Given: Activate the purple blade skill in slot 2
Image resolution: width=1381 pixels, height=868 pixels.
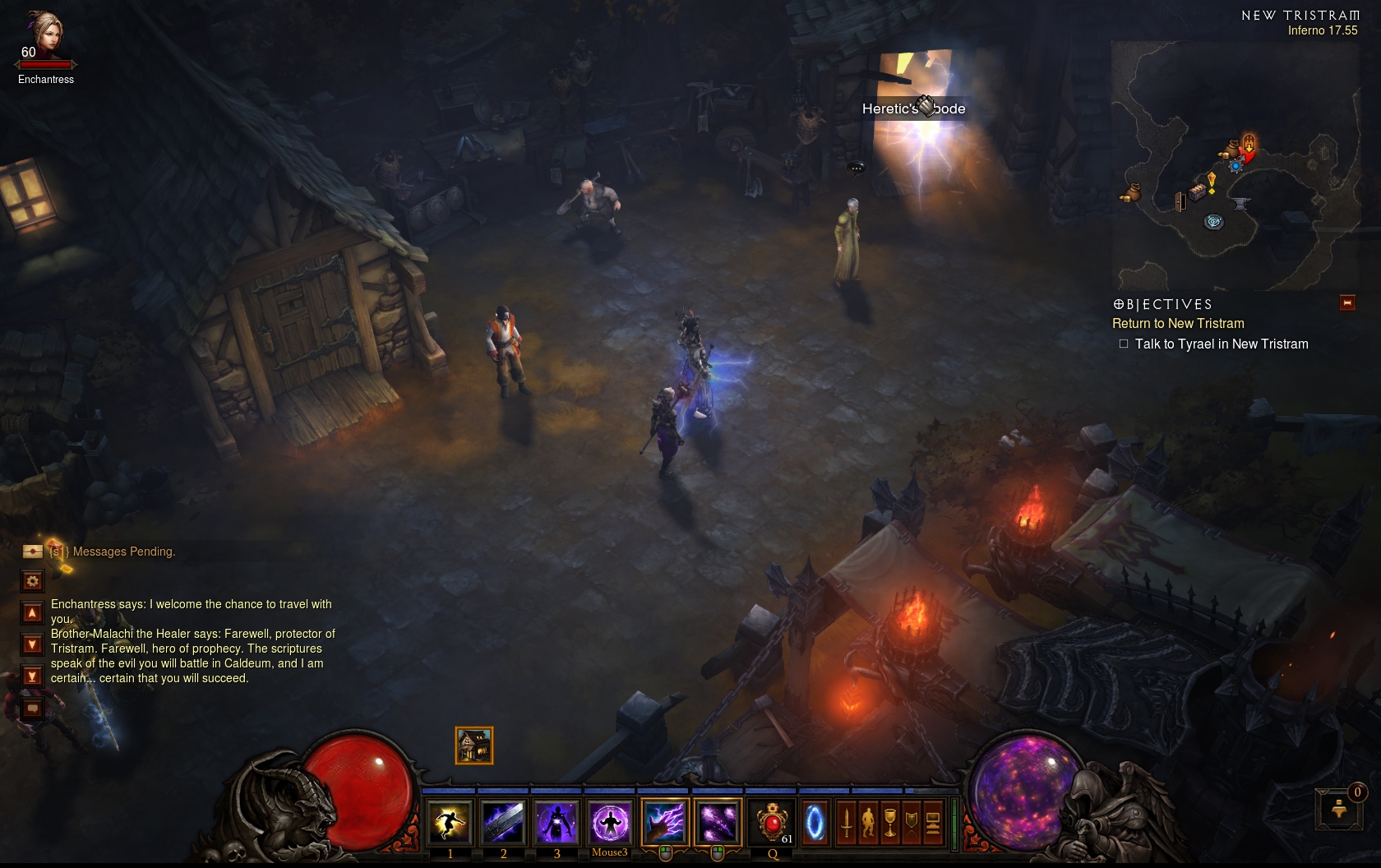Looking at the screenshot, I should click(x=503, y=821).
